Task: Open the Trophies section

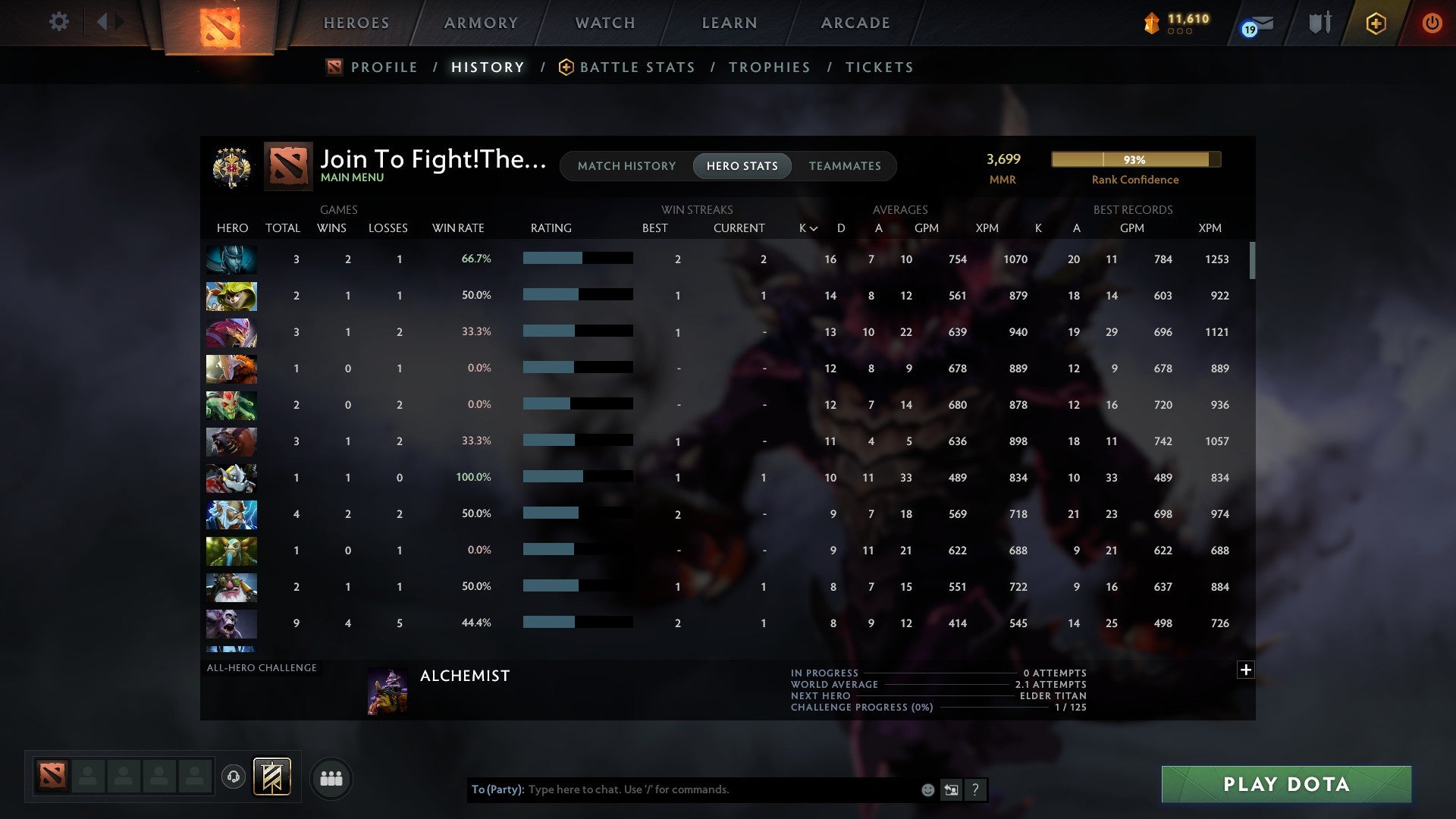Action: 769,67
